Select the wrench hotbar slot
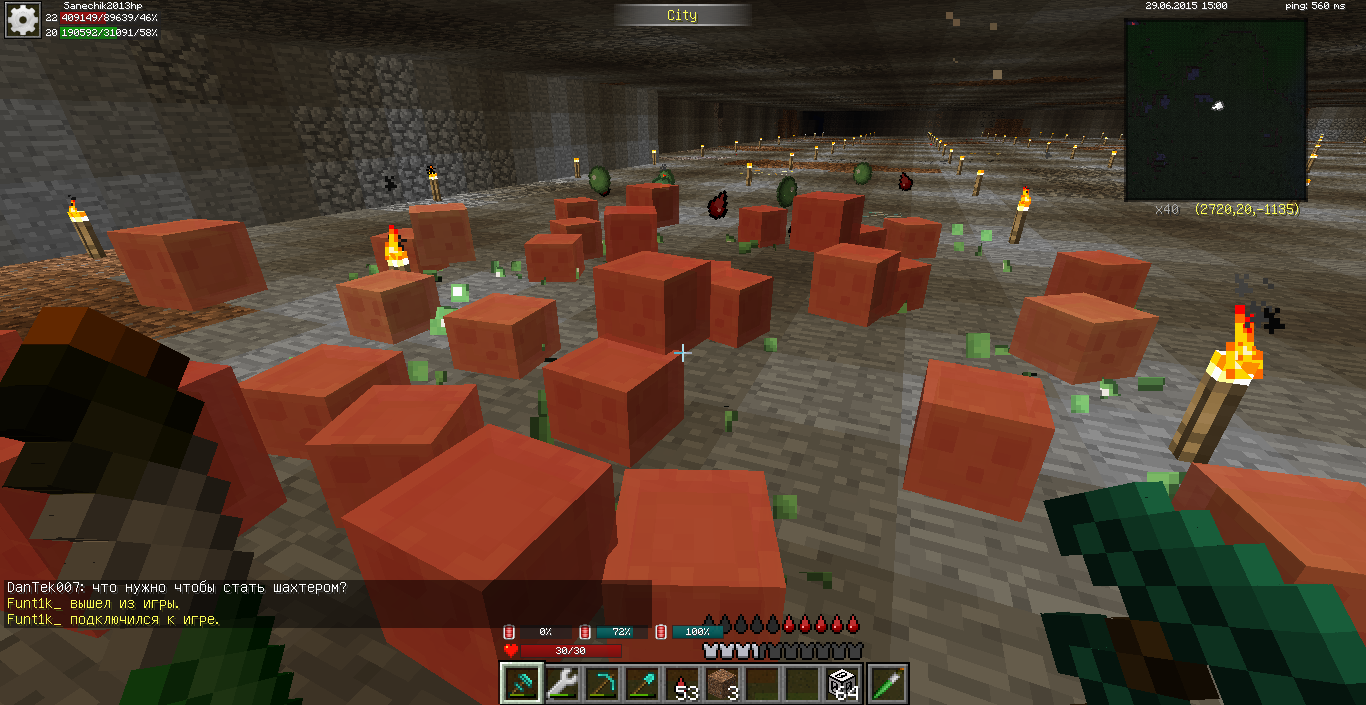This screenshot has width=1366, height=705. pyautogui.click(x=561, y=684)
